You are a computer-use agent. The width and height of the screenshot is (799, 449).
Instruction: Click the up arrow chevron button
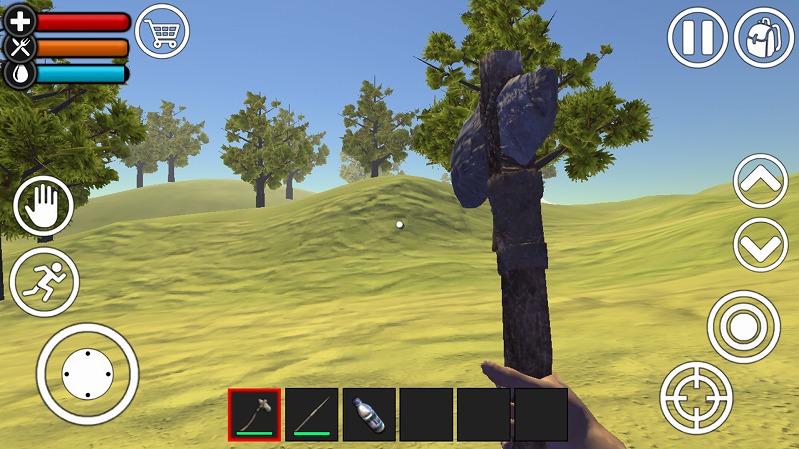tap(761, 181)
